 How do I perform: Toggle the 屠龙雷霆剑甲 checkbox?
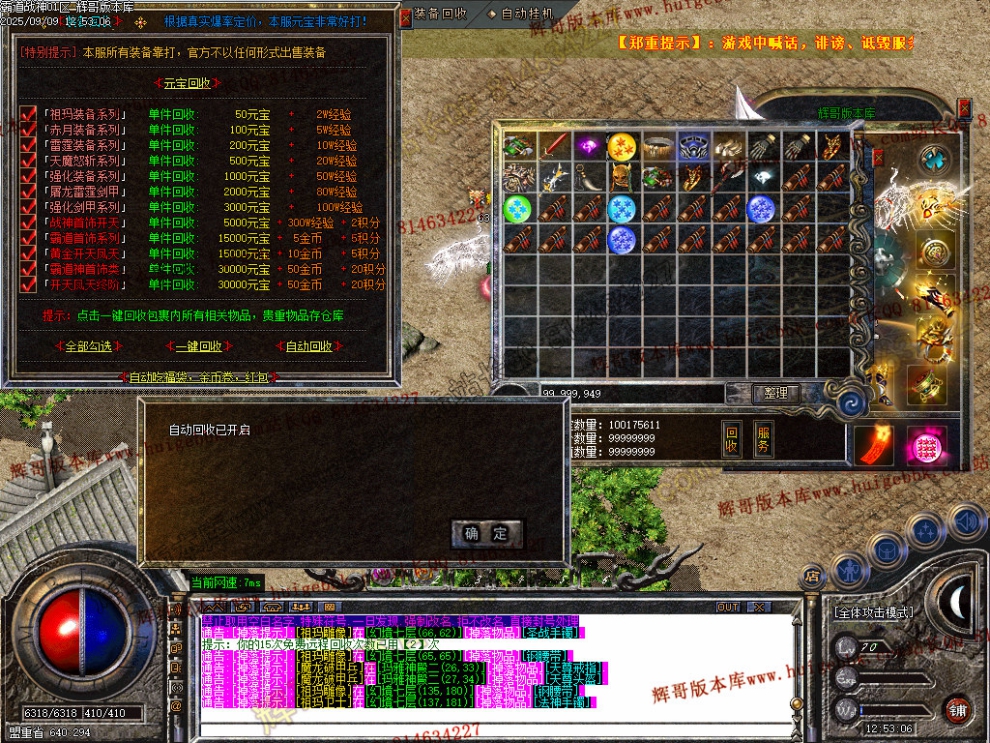point(28,192)
